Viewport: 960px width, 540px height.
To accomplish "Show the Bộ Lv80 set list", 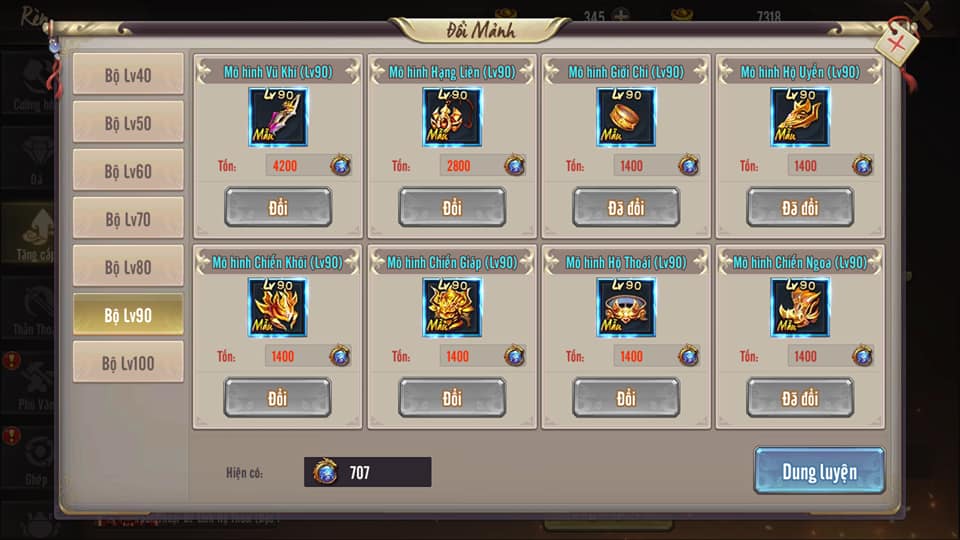I will point(128,267).
